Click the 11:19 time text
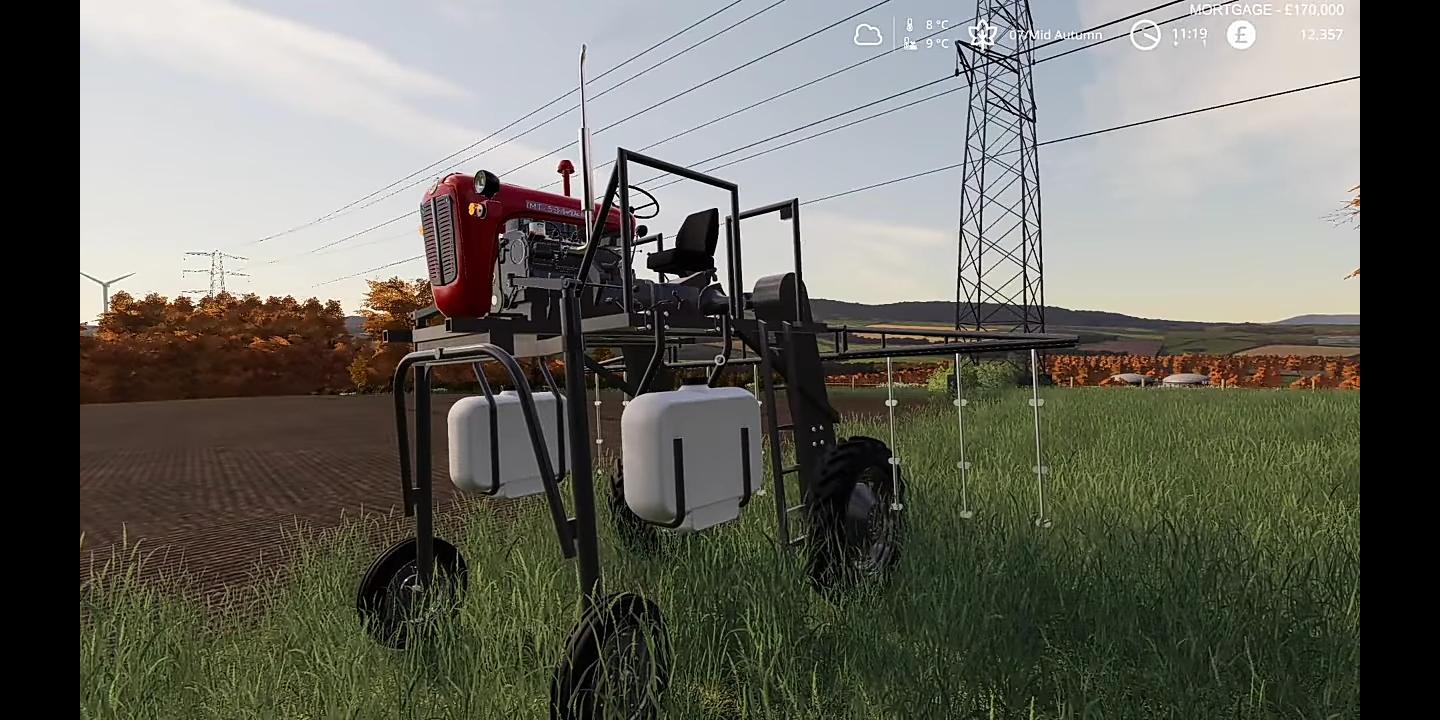Screen dimensions: 1440x720 click(x=1188, y=33)
